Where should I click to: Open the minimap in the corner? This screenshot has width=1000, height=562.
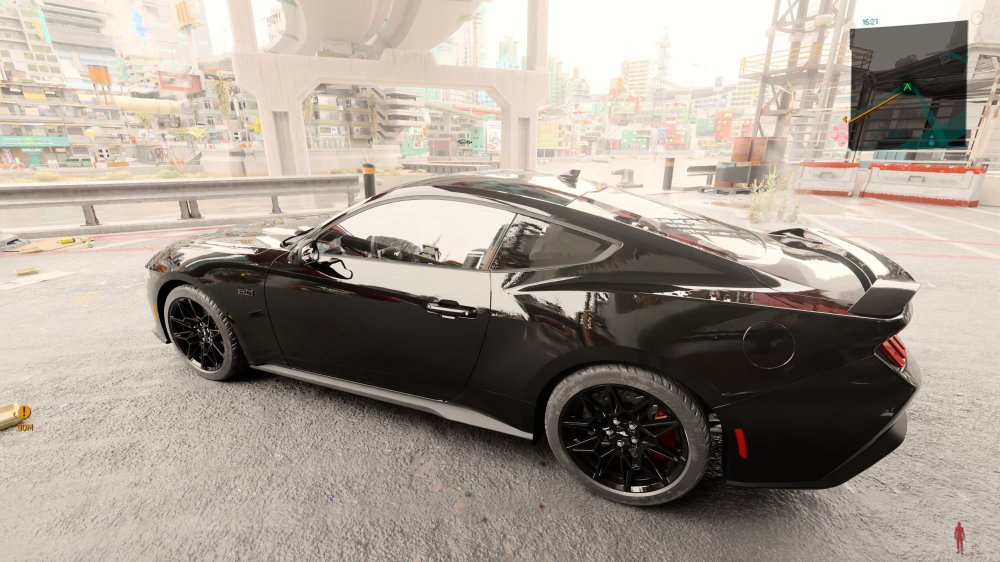point(908,86)
